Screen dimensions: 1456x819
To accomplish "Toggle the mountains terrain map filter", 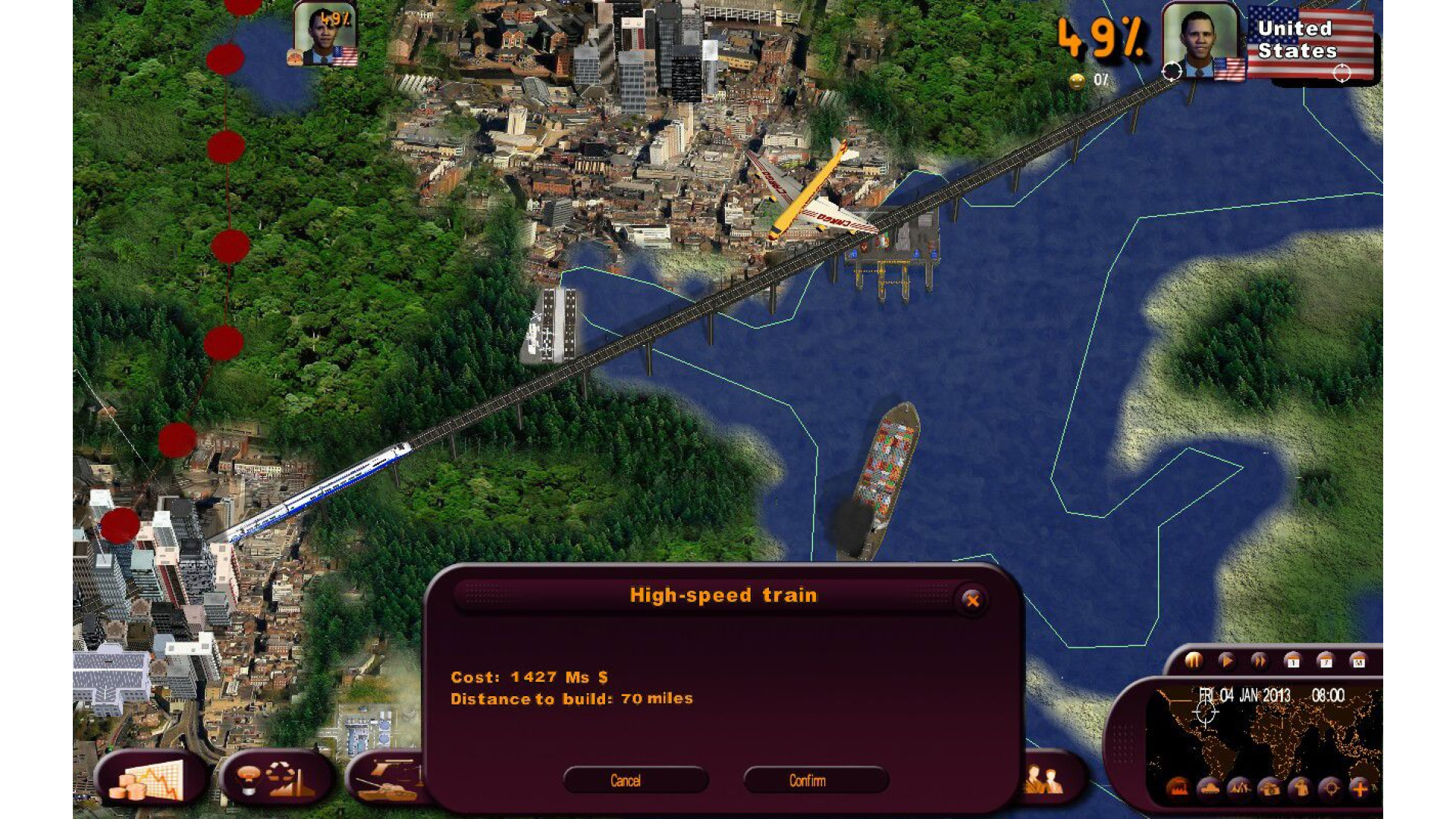I will pos(1238,789).
